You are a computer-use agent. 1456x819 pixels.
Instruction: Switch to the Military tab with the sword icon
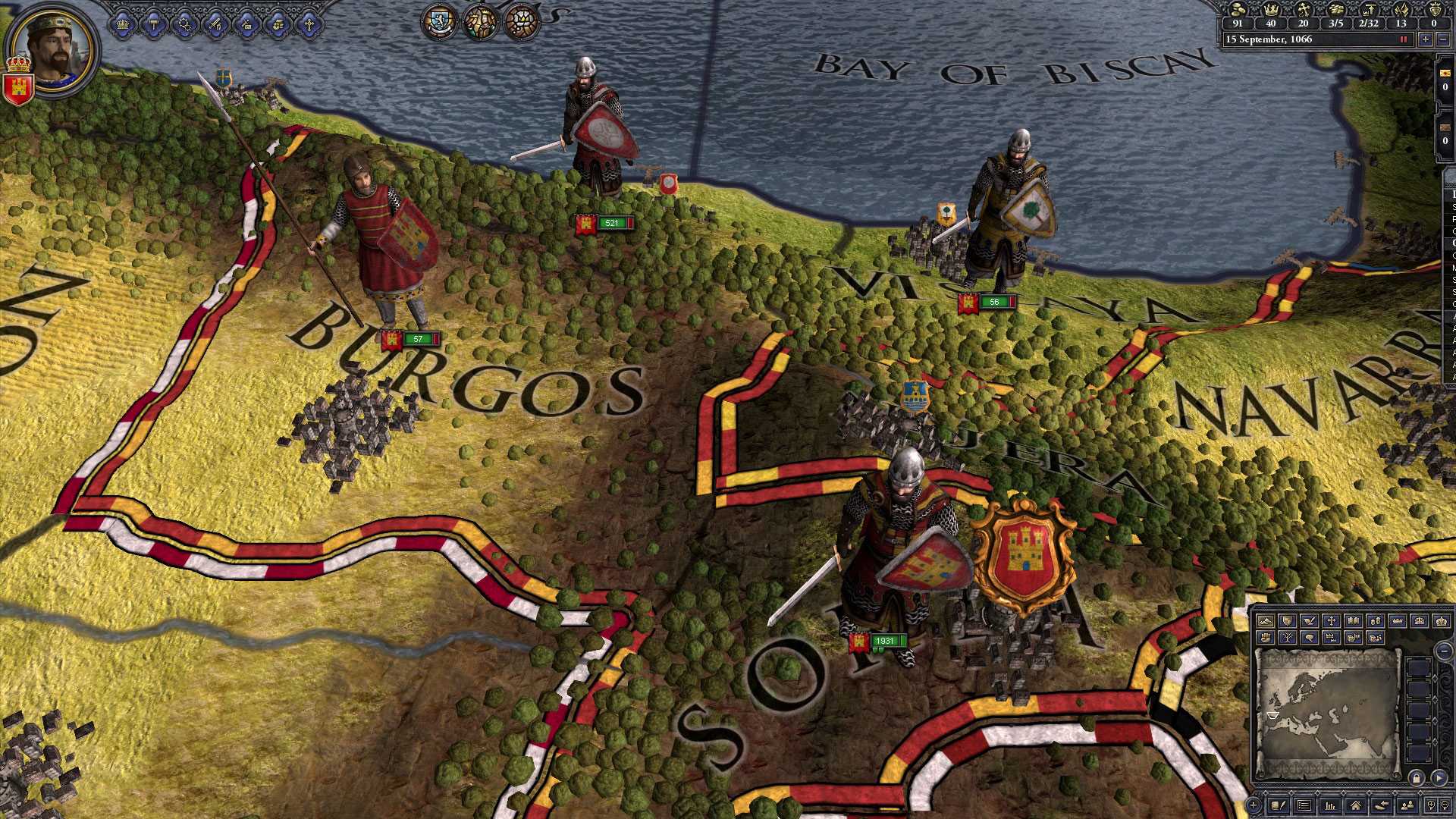click(x=215, y=24)
